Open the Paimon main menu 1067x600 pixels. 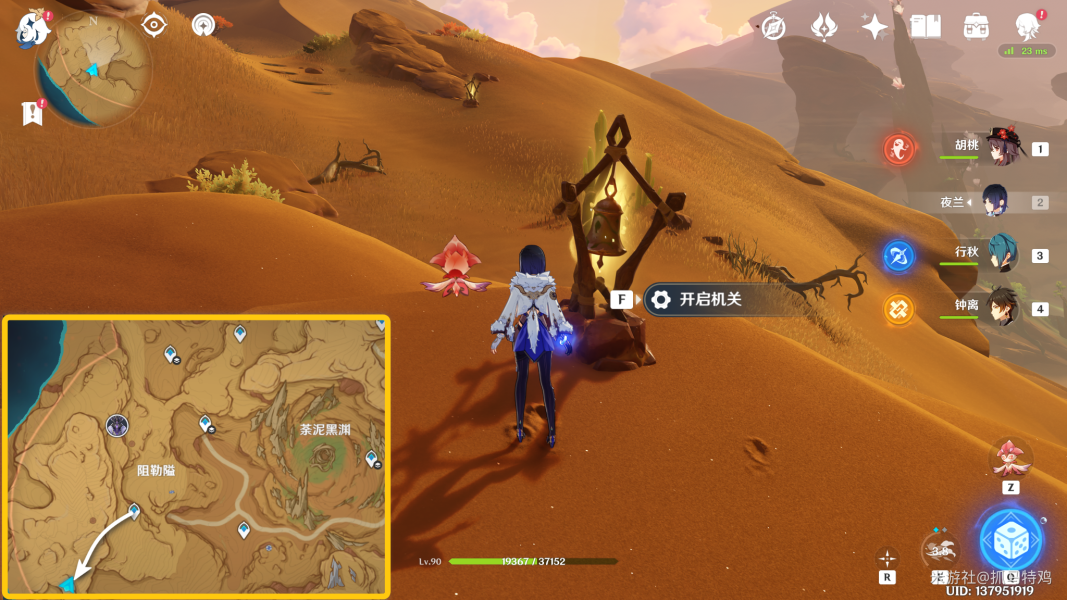[33, 28]
